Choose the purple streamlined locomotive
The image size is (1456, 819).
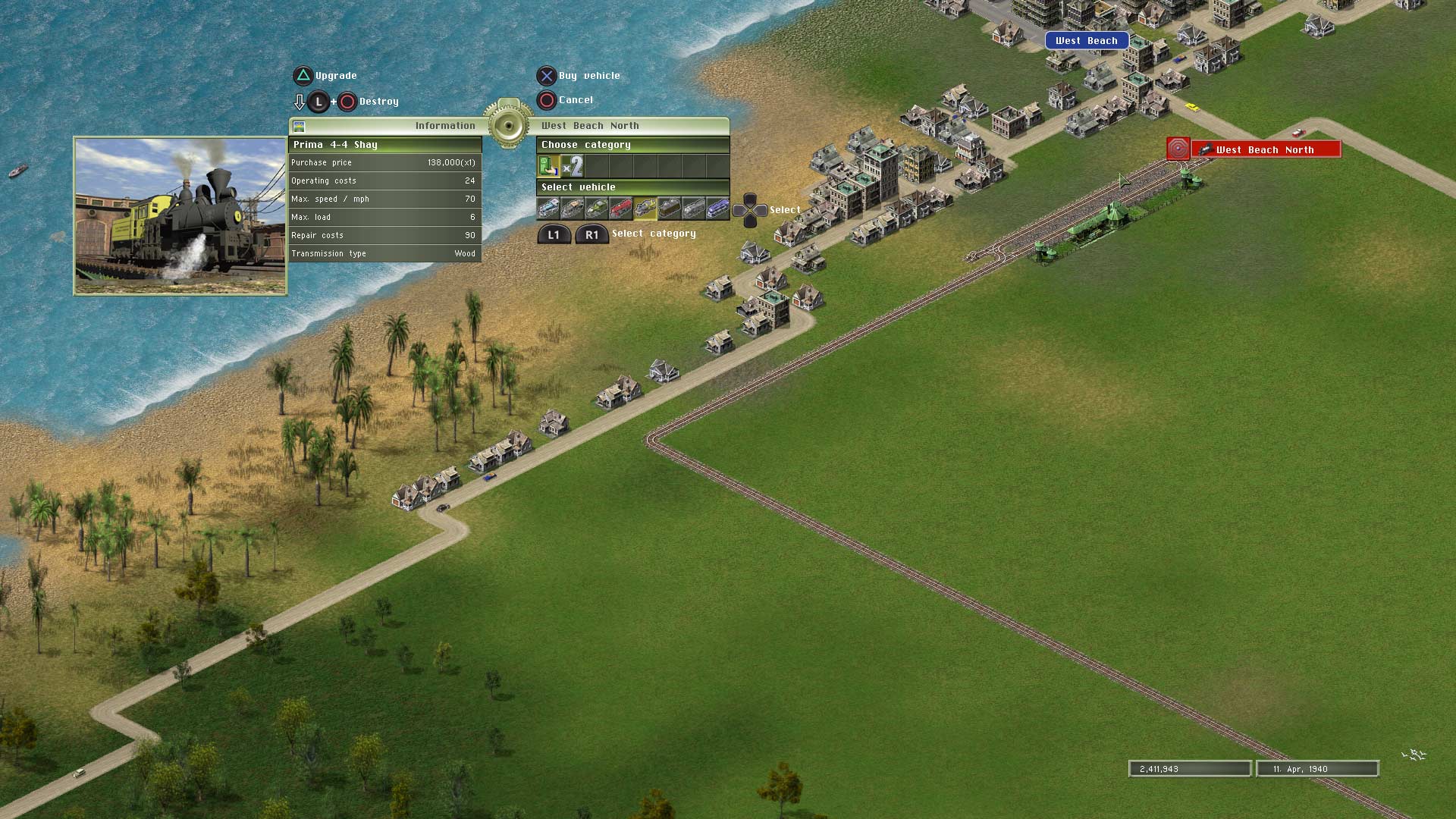pyautogui.click(x=720, y=209)
